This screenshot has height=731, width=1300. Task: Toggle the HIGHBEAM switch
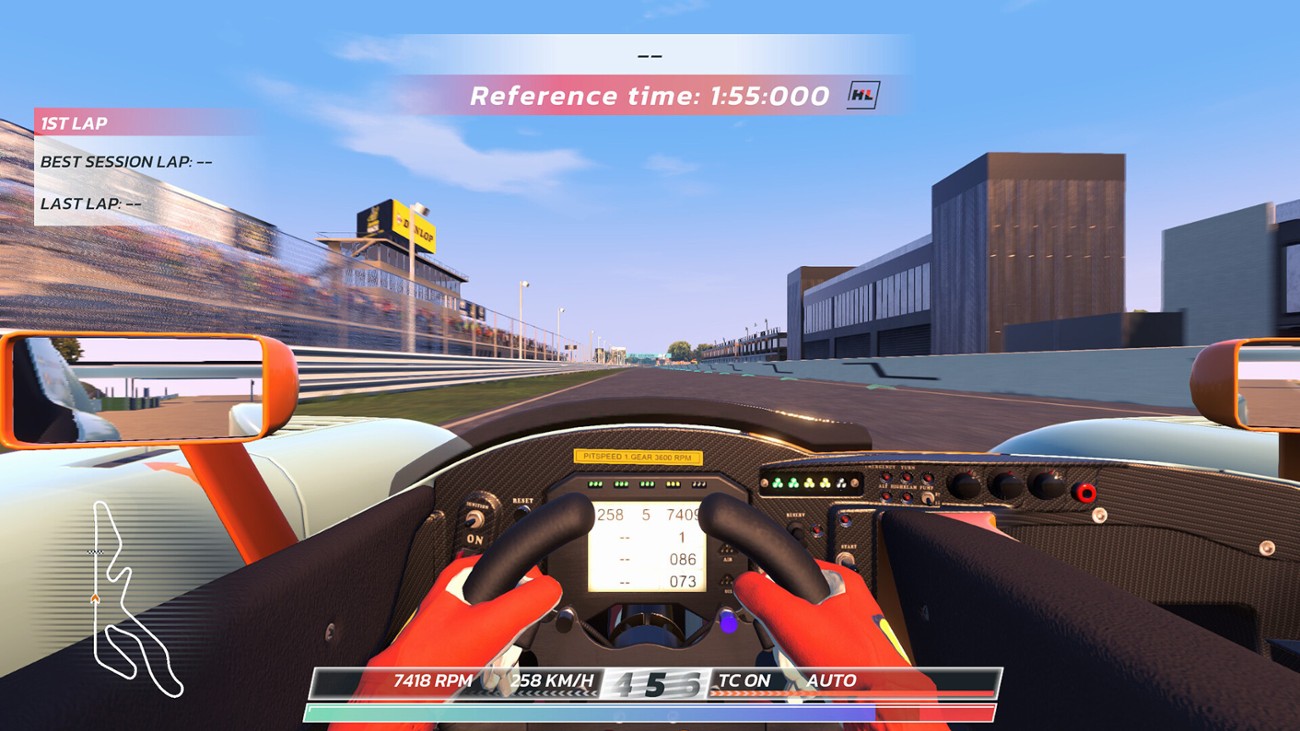coord(906,497)
